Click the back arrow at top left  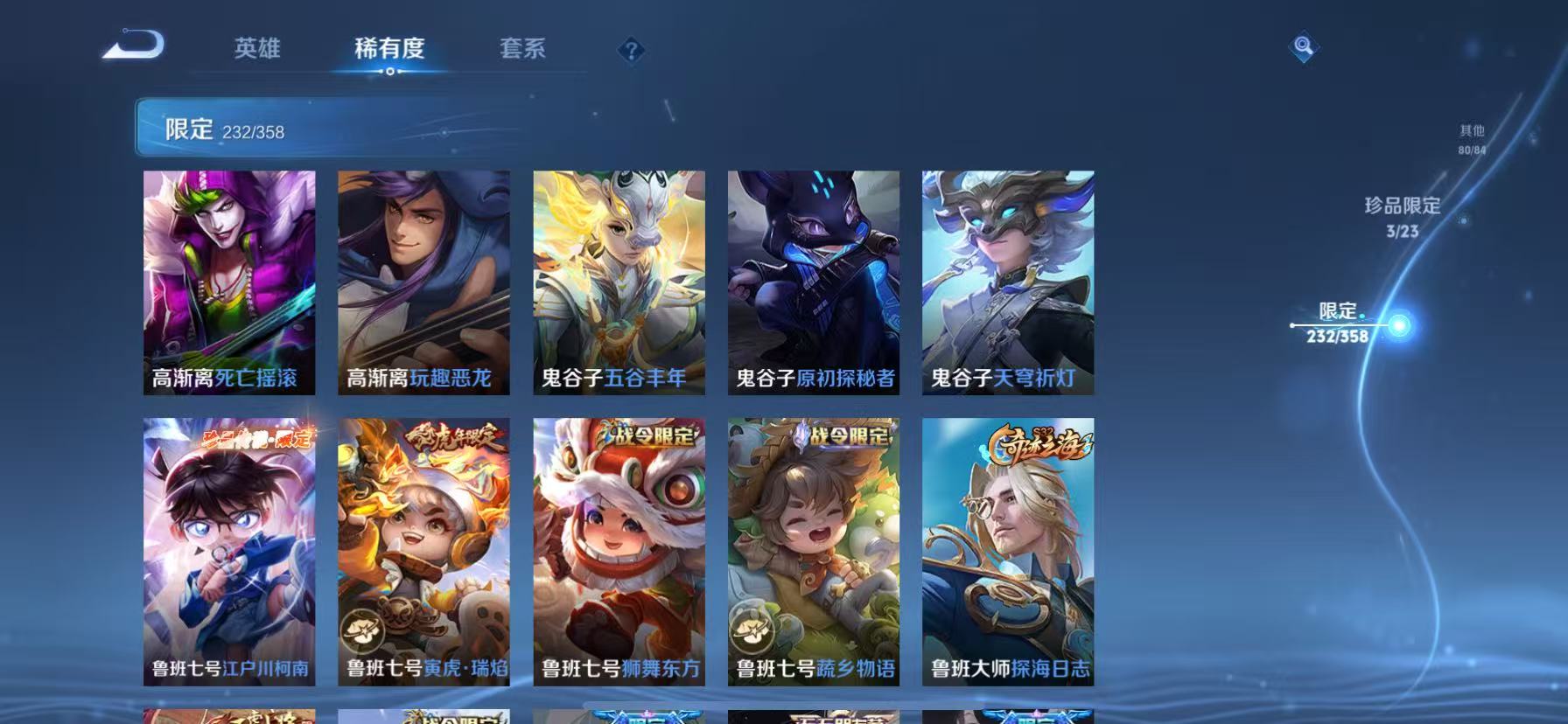click(133, 44)
